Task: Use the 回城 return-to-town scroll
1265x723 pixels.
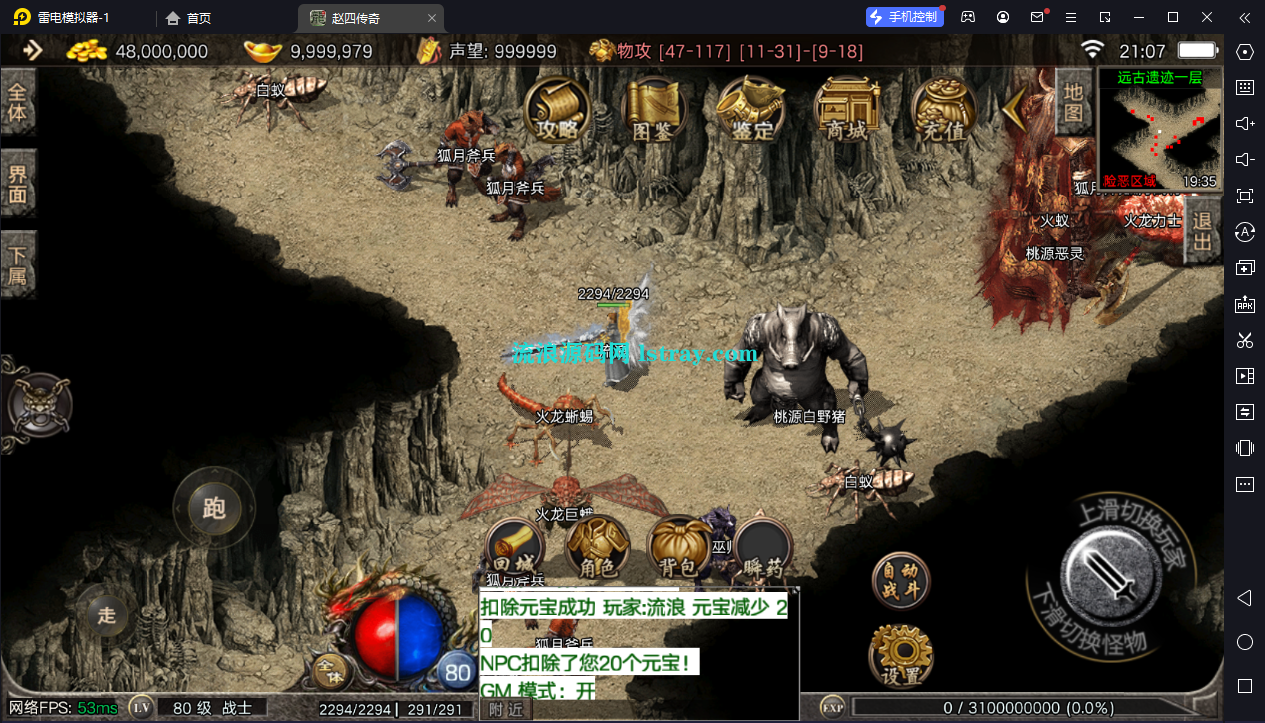Action: 514,549
